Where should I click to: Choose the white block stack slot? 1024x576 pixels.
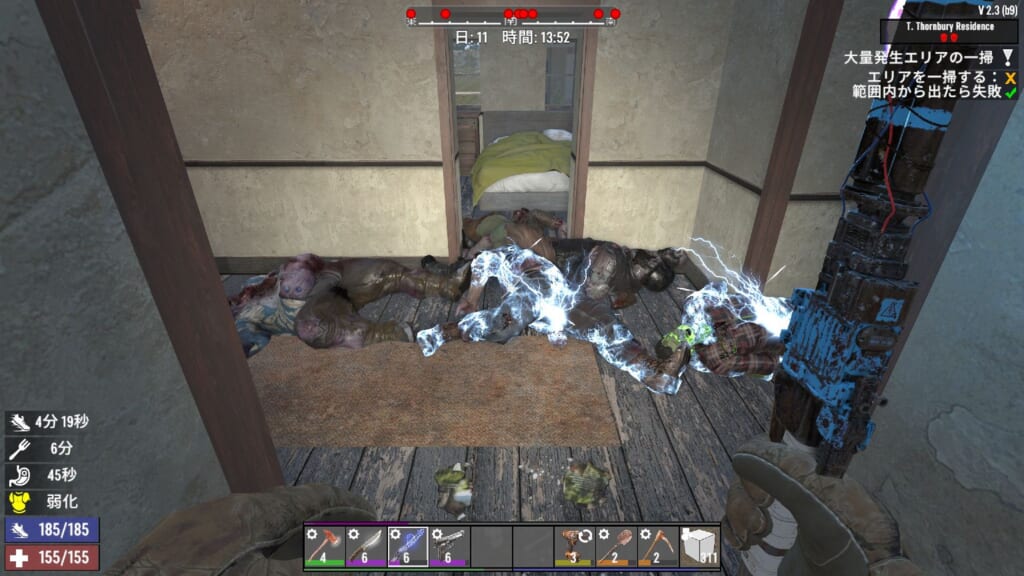699,546
